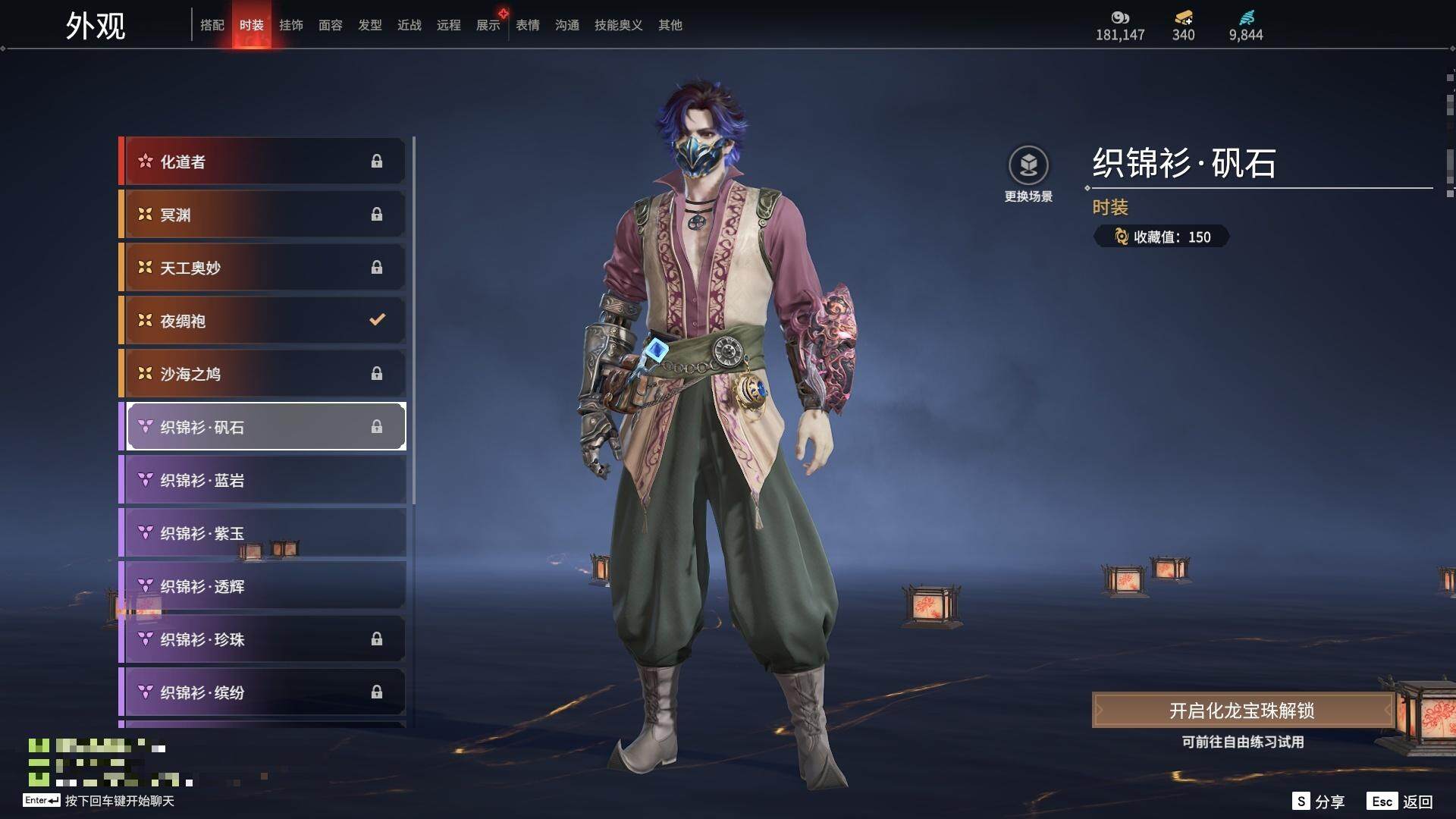Open the 表情 tab
This screenshot has width=1456, height=819.
(x=527, y=25)
